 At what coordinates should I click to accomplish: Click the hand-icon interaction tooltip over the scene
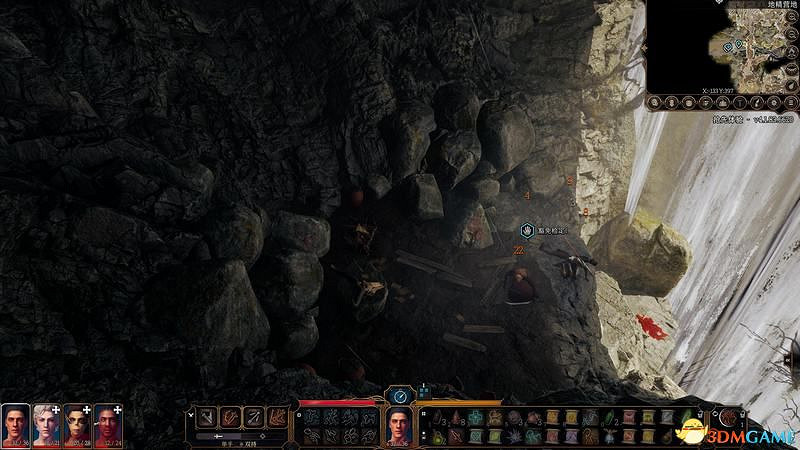[x=545, y=230]
